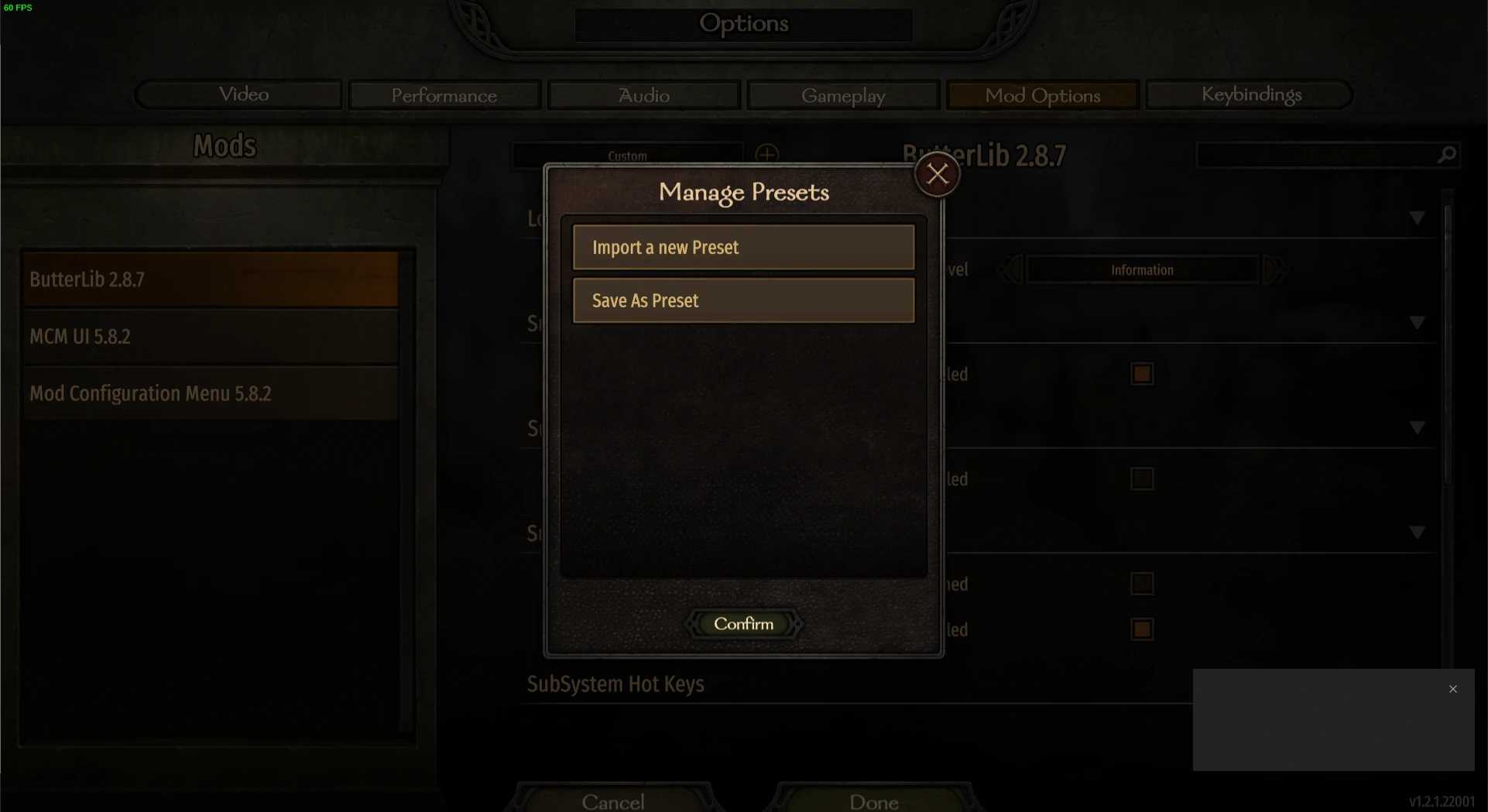Open the Custom preset dropdown
1488x812 pixels.
[626, 155]
